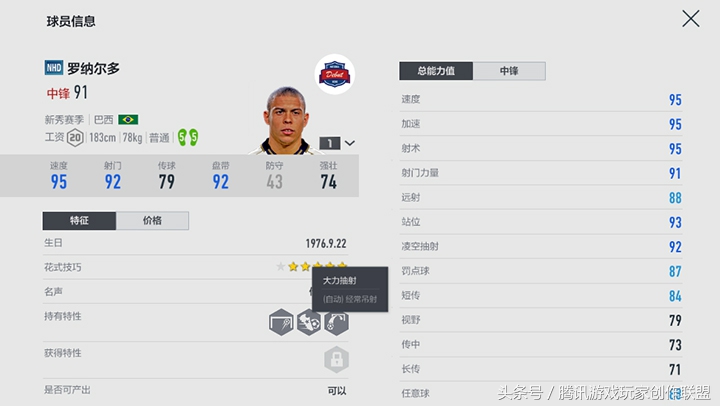This screenshot has width=720, height=406.
Task: Click the Debut season badge emblem
Action: [334, 74]
